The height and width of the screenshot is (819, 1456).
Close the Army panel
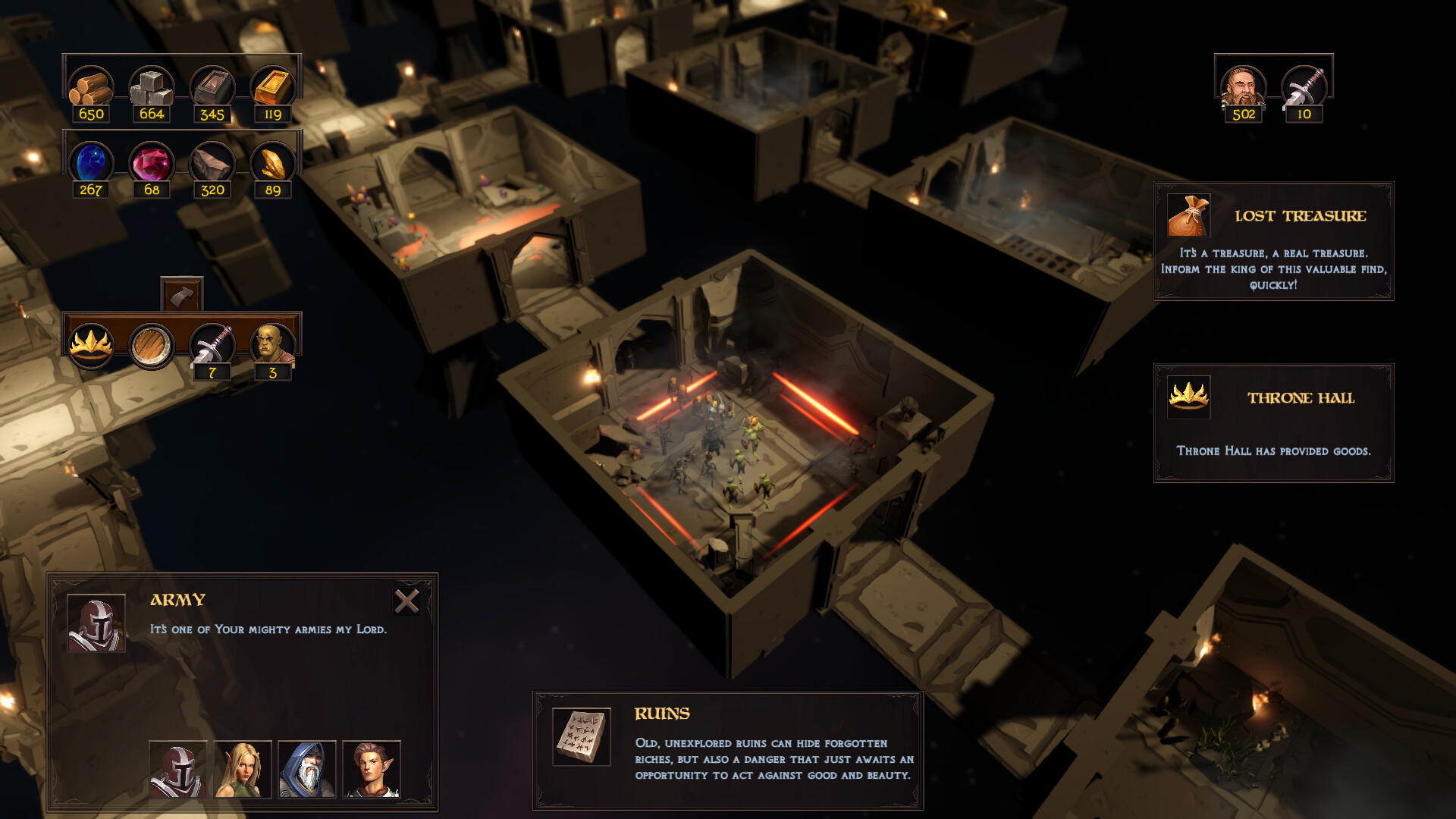coord(406,601)
